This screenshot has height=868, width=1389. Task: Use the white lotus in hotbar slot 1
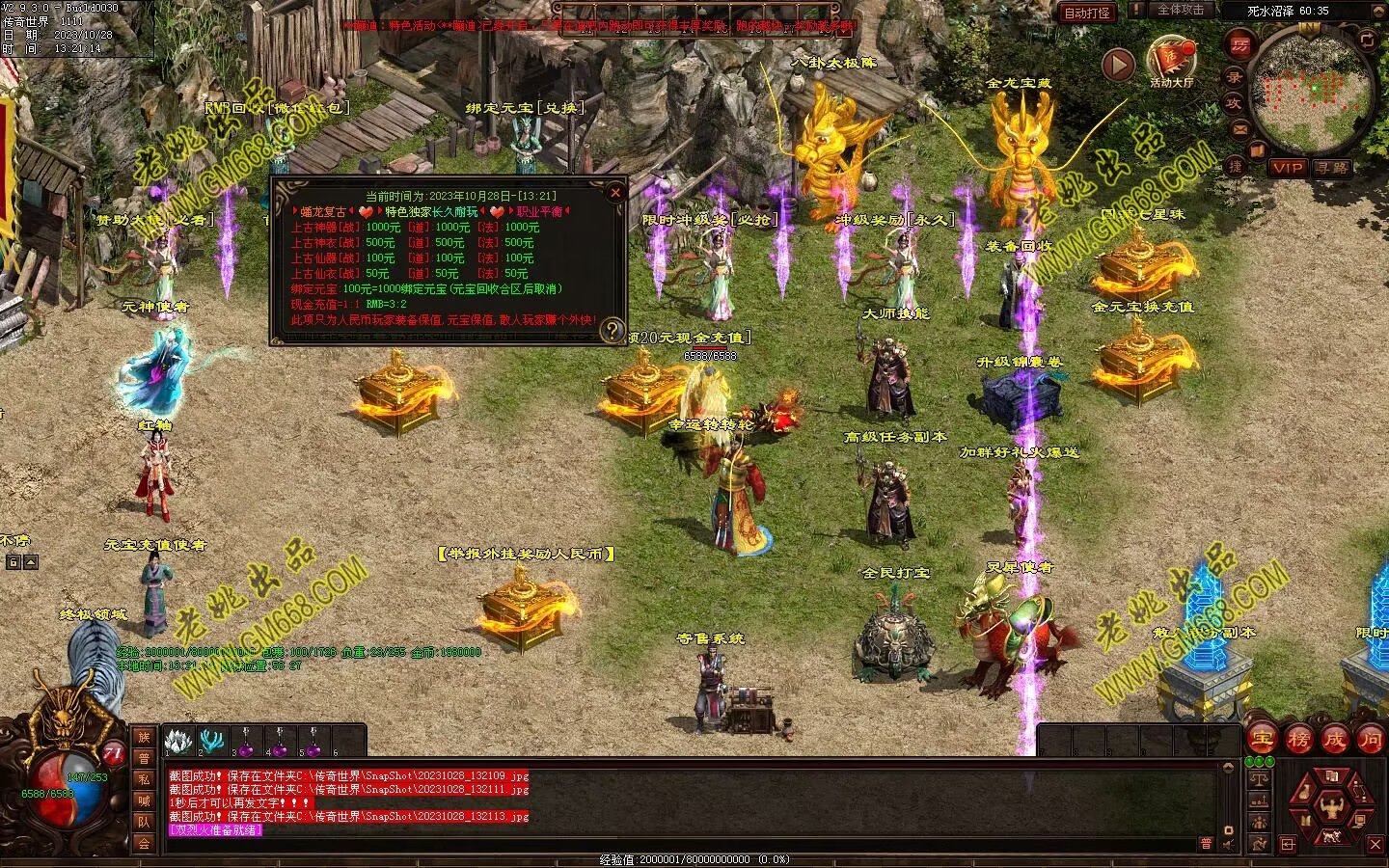pos(176,741)
